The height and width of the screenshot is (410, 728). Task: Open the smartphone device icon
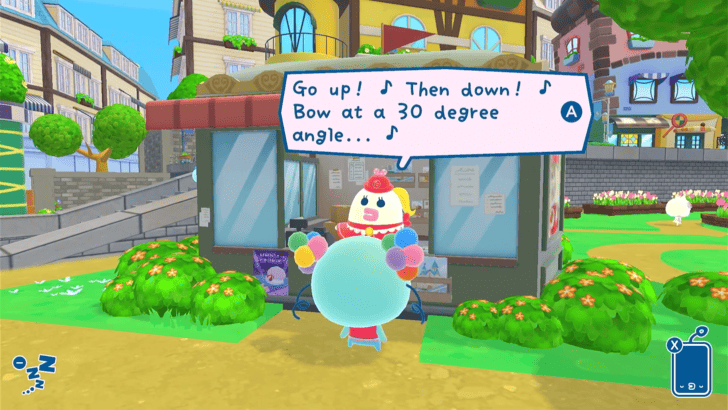point(689,367)
